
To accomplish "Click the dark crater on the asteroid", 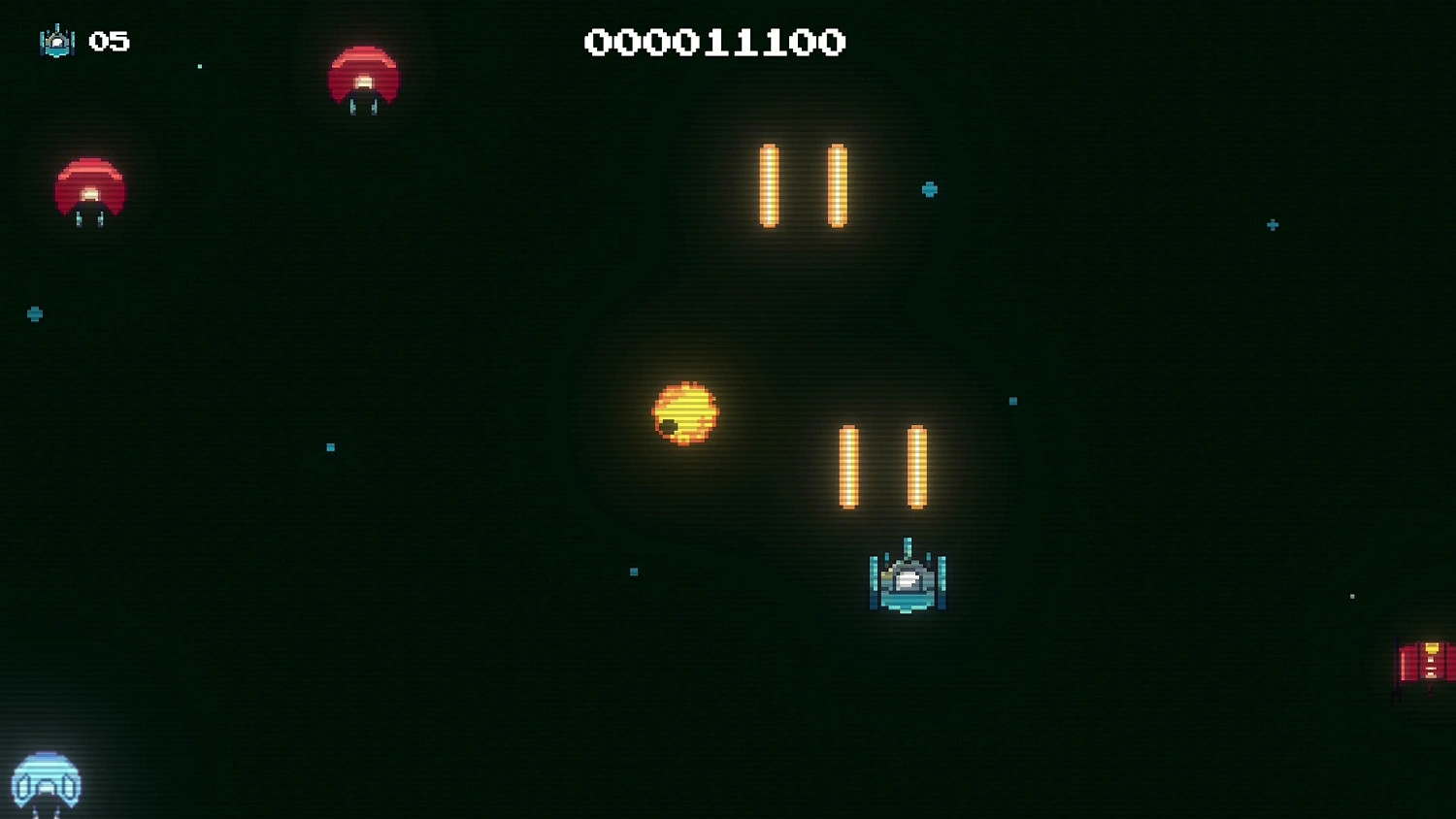I will 669,425.
